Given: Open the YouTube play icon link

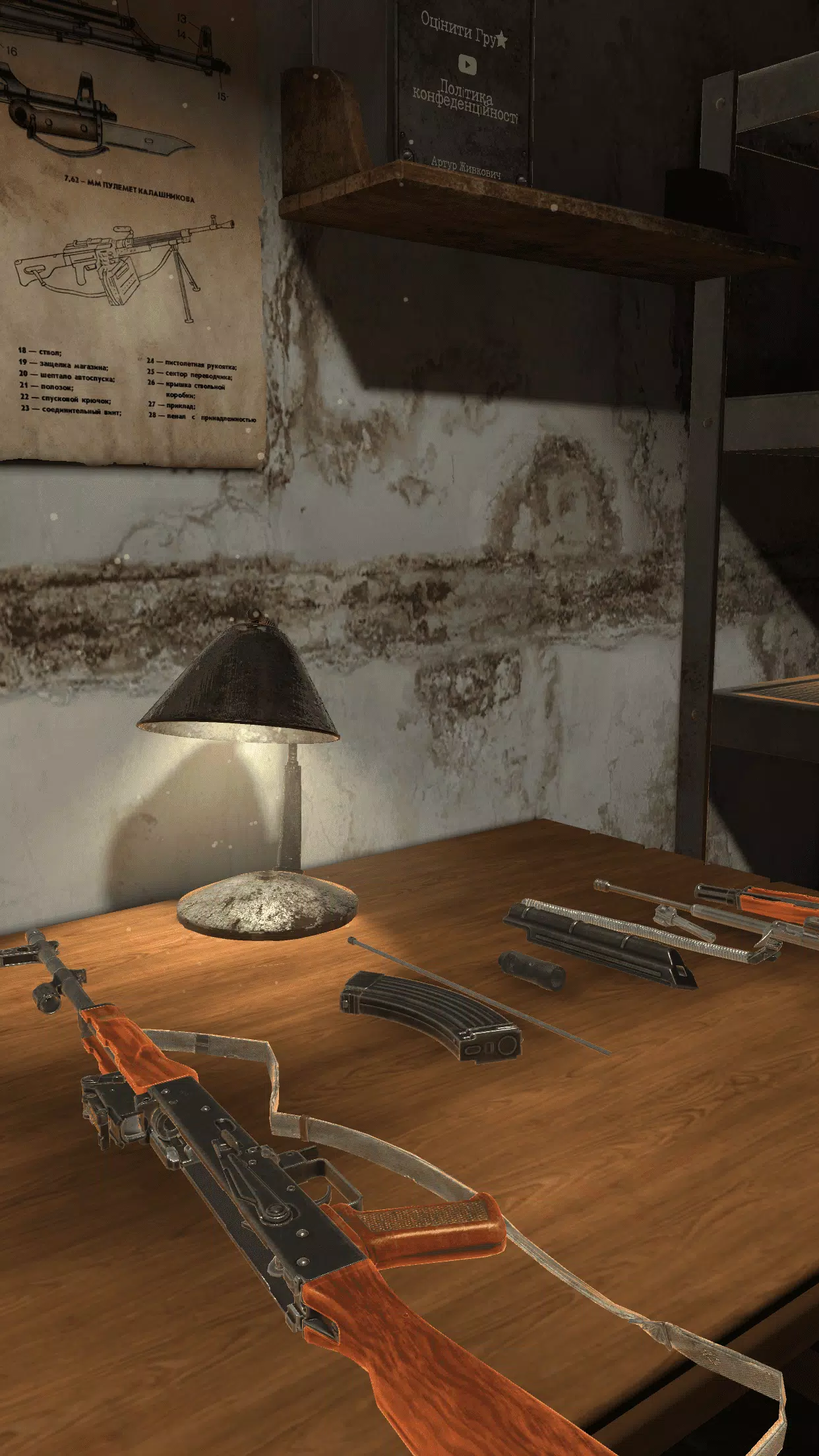Looking at the screenshot, I should point(468,65).
